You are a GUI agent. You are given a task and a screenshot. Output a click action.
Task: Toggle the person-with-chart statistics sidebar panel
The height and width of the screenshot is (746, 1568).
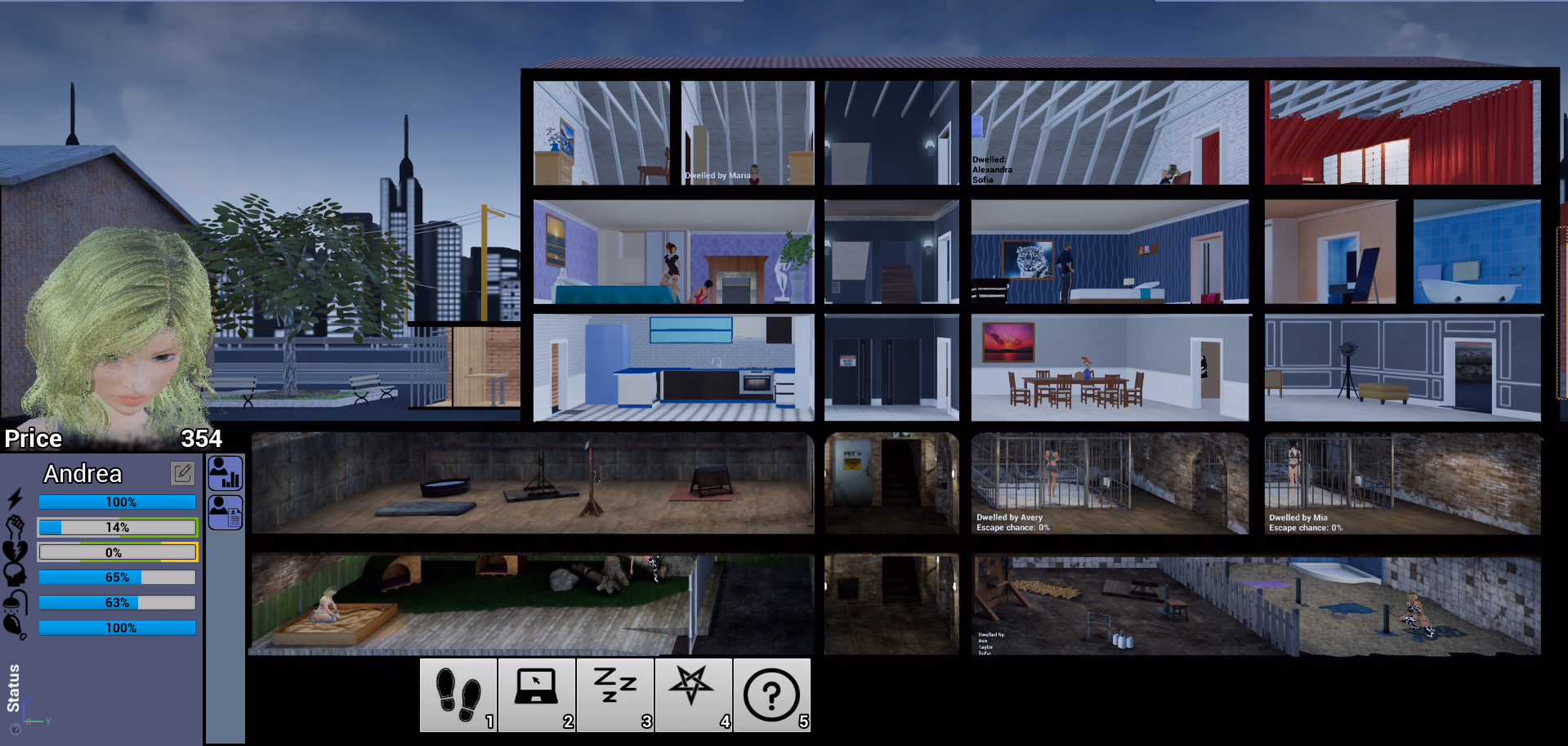tap(225, 473)
